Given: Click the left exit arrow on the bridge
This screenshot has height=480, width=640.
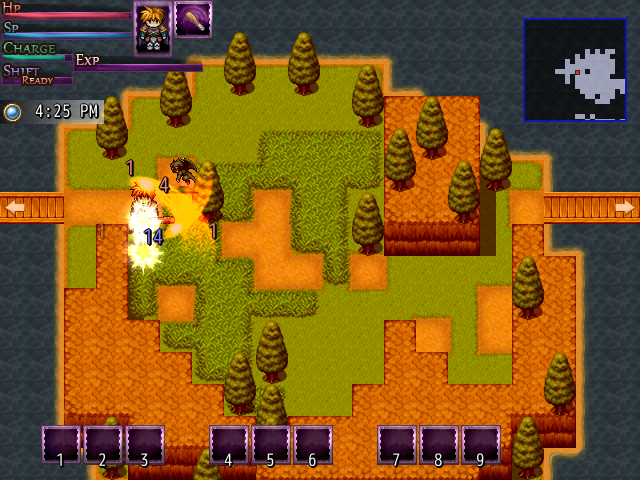Looking at the screenshot, I should (x=15, y=207).
